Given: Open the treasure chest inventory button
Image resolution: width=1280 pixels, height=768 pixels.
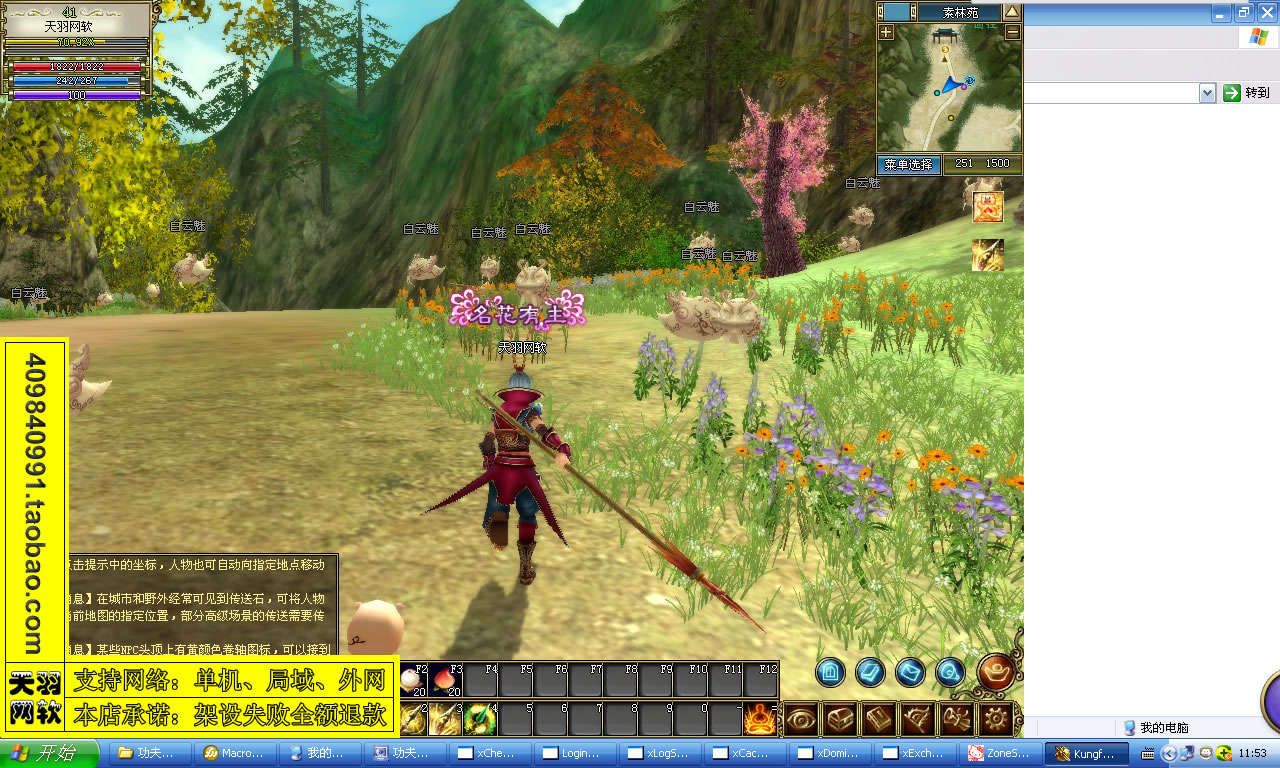Looking at the screenshot, I should point(840,718).
